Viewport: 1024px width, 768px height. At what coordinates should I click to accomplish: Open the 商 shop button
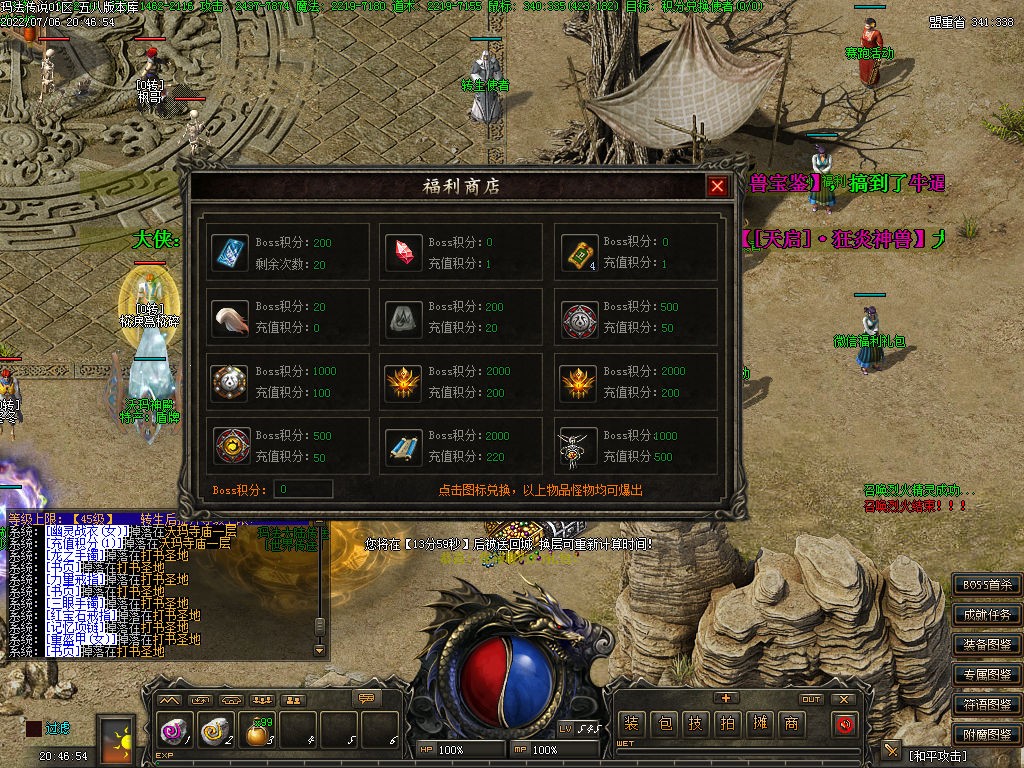(x=791, y=724)
